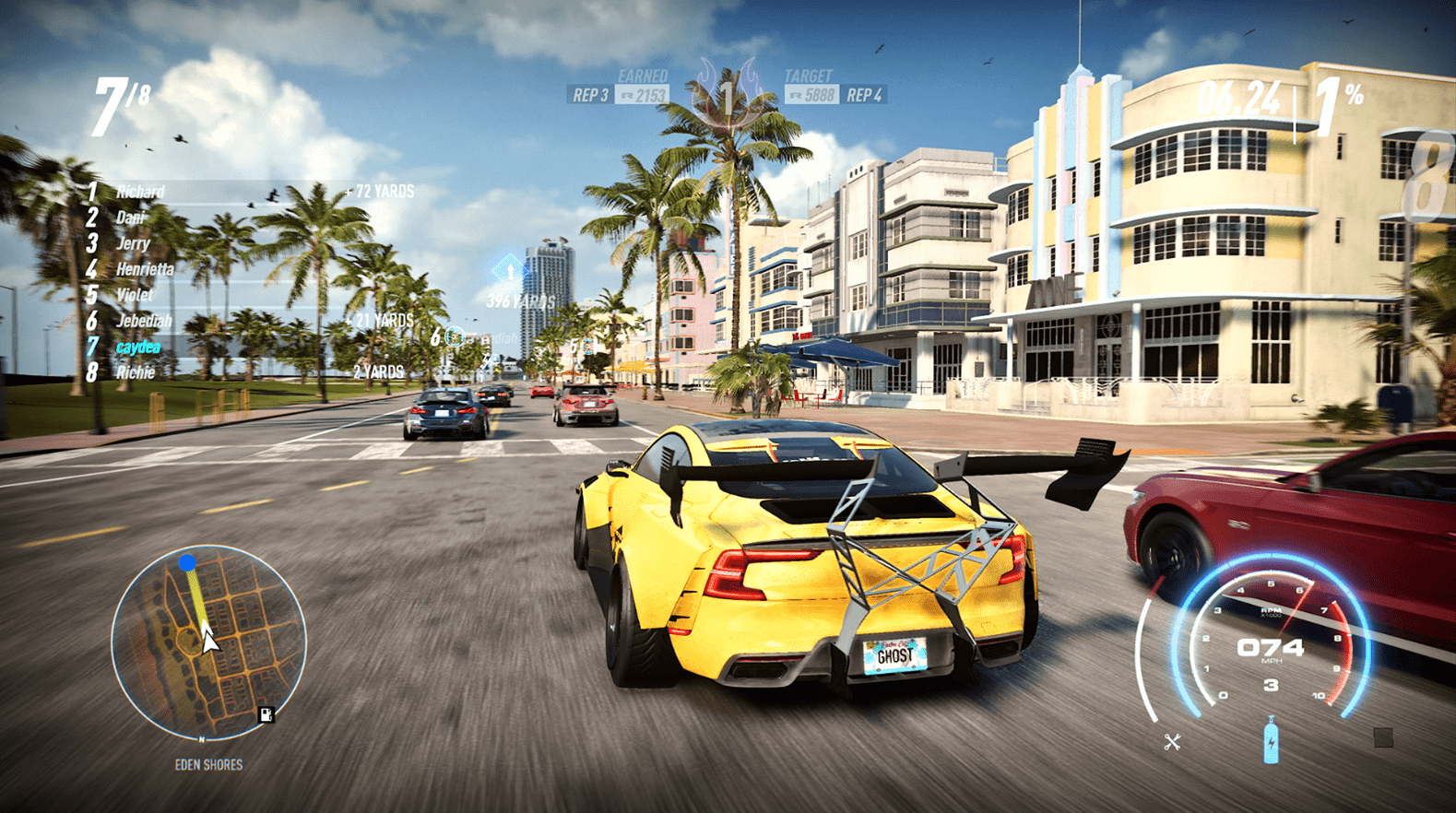Click the heat percentage indicator top right

[1339, 93]
